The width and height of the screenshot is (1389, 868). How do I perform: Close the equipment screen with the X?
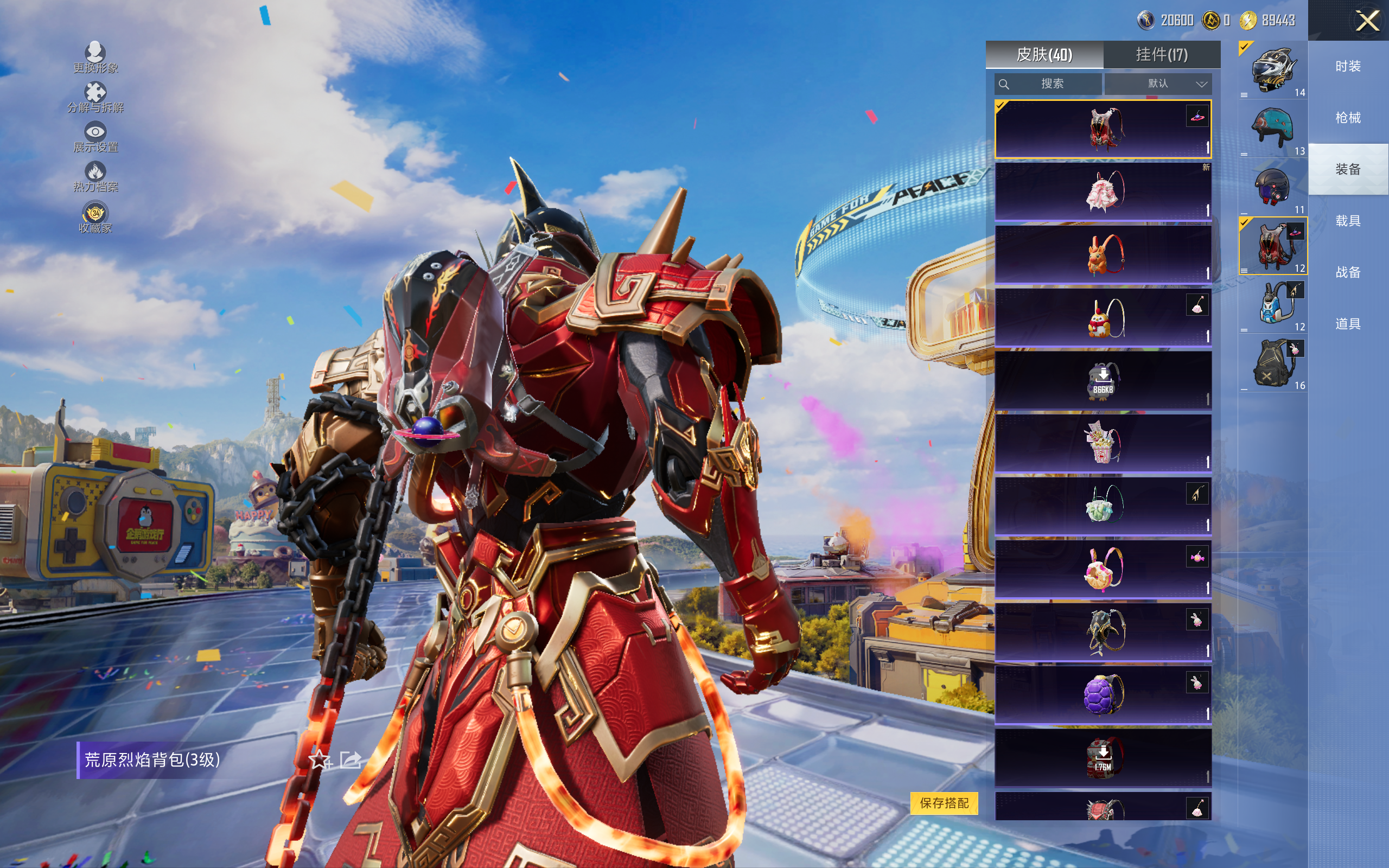1367,21
